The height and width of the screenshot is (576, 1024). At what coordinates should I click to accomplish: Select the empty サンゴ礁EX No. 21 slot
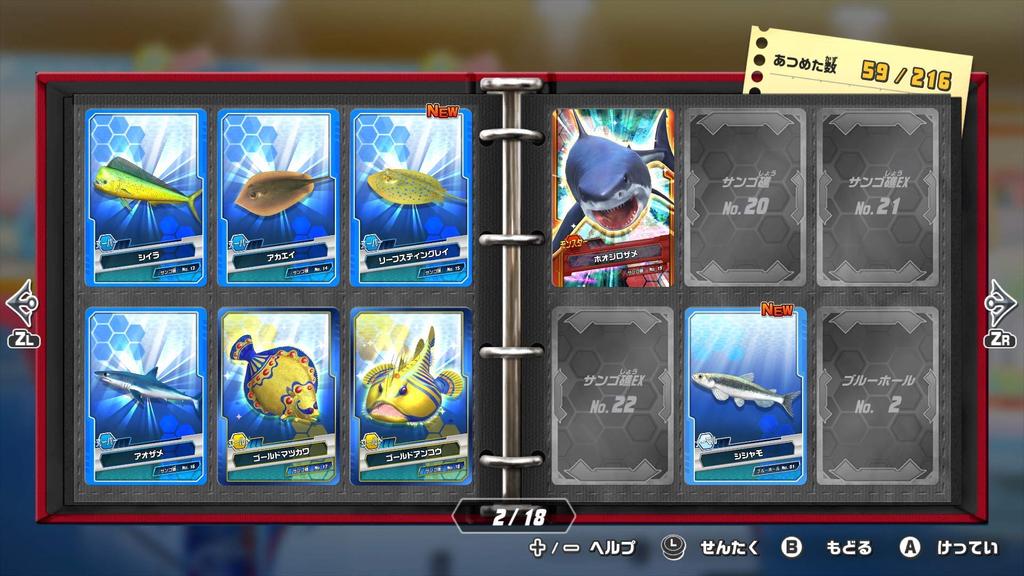878,197
